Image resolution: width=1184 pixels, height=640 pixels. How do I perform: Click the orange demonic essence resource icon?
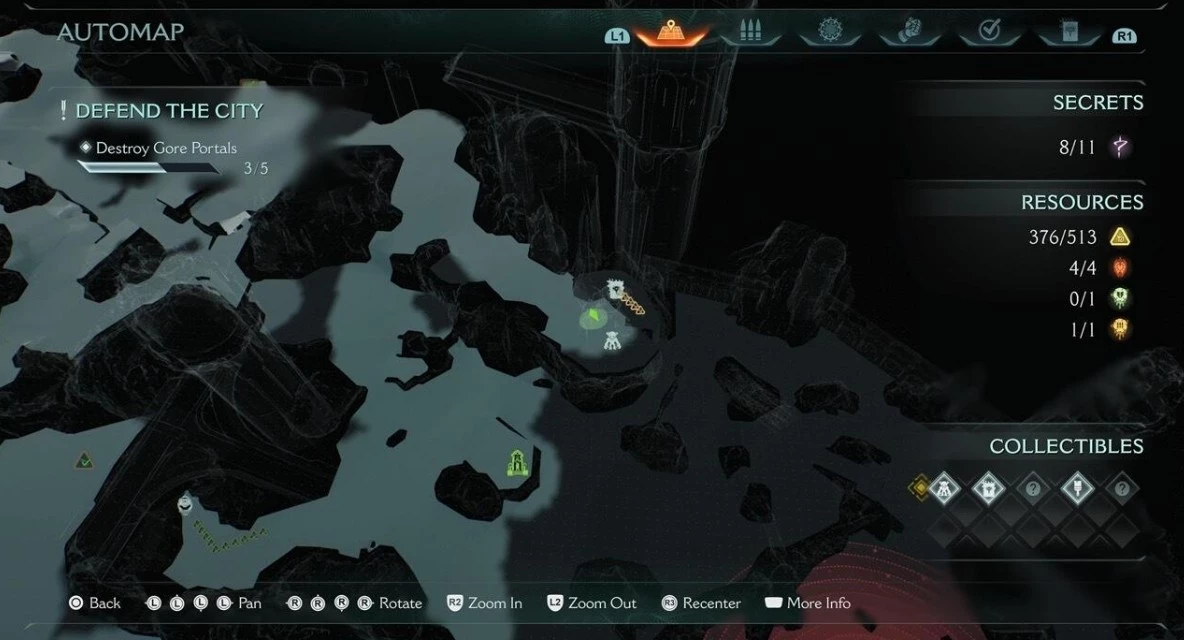tap(1121, 329)
